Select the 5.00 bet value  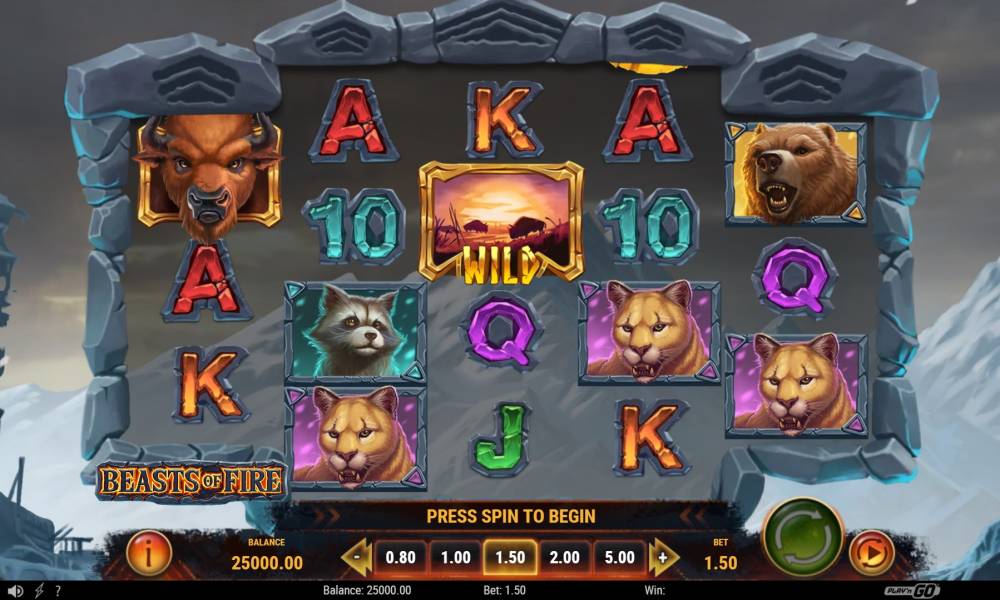tap(618, 557)
